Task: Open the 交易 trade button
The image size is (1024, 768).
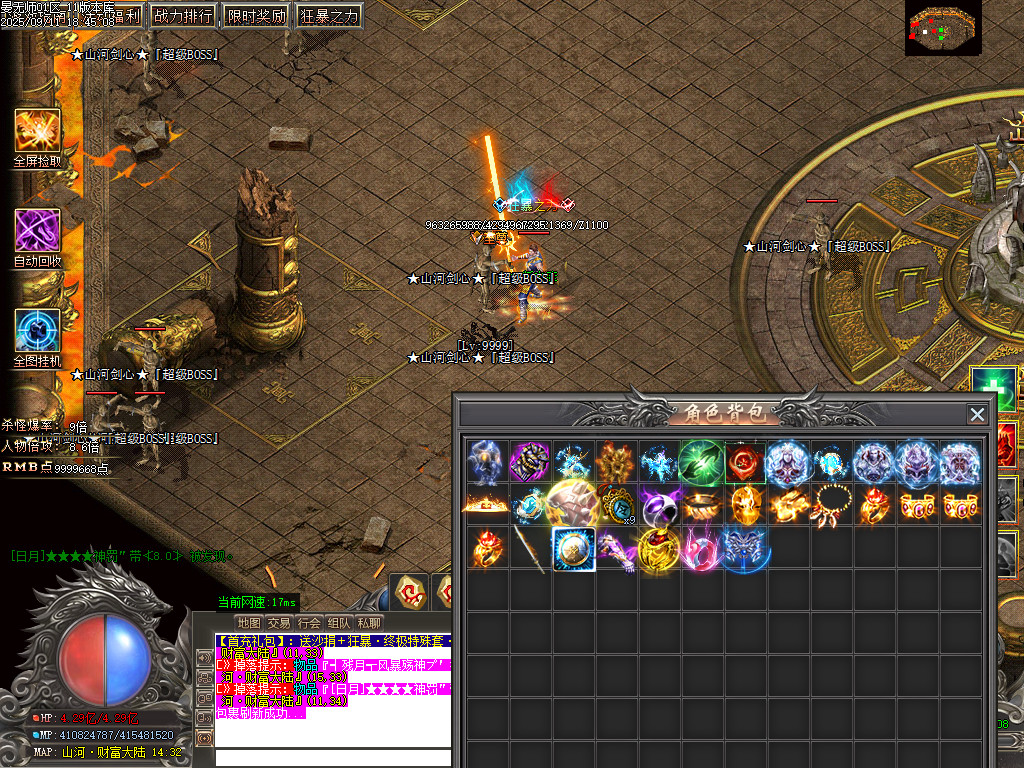Action: (279, 623)
